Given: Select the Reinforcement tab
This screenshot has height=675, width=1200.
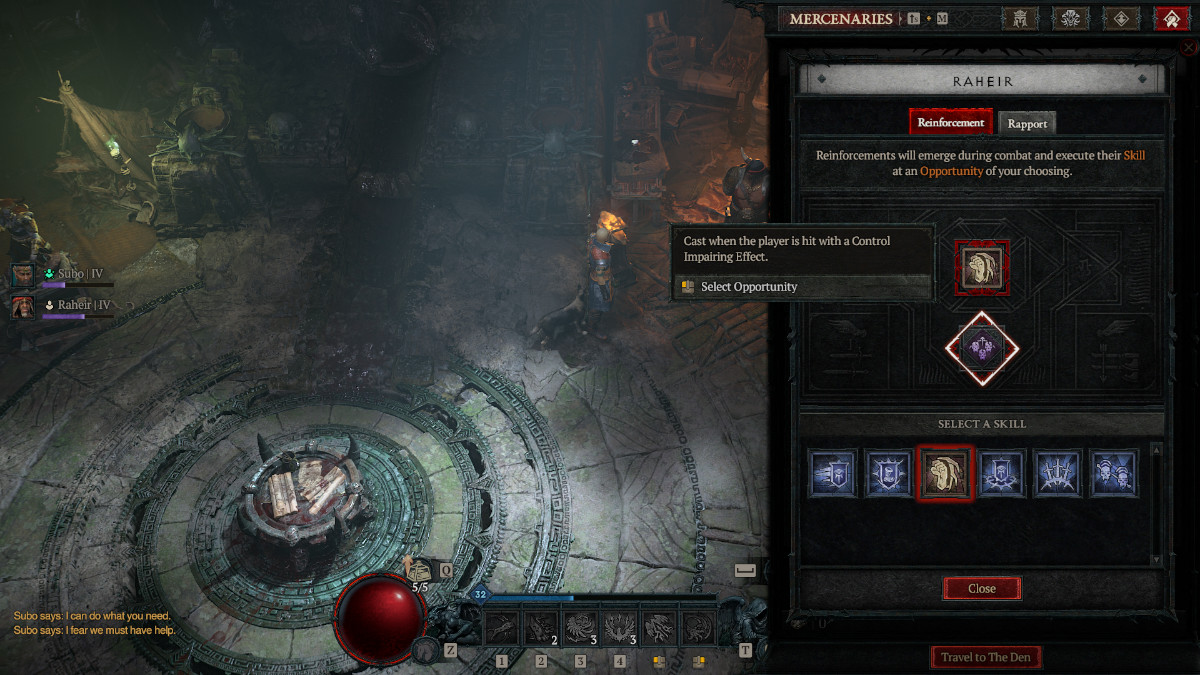Looking at the screenshot, I should click(951, 122).
